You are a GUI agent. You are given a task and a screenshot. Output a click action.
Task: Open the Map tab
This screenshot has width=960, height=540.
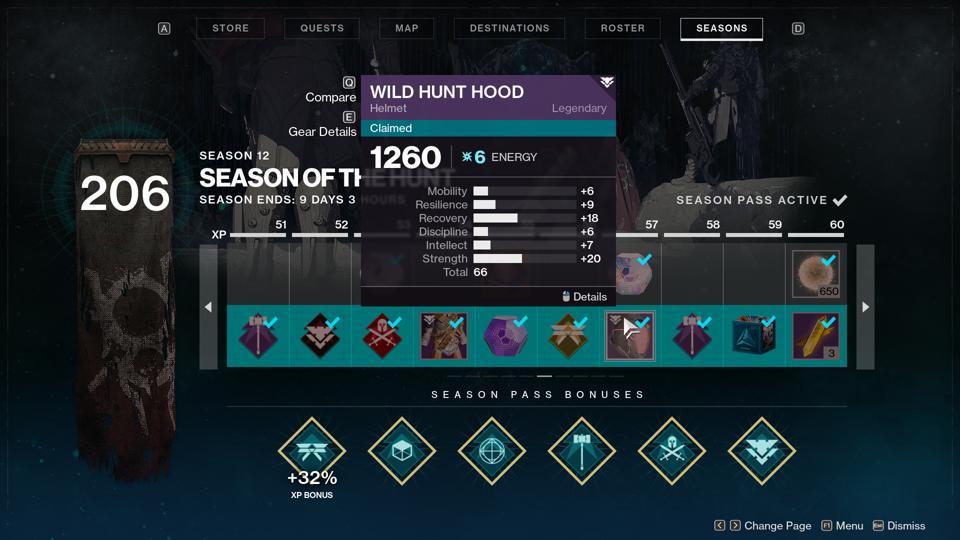pyautogui.click(x=407, y=28)
